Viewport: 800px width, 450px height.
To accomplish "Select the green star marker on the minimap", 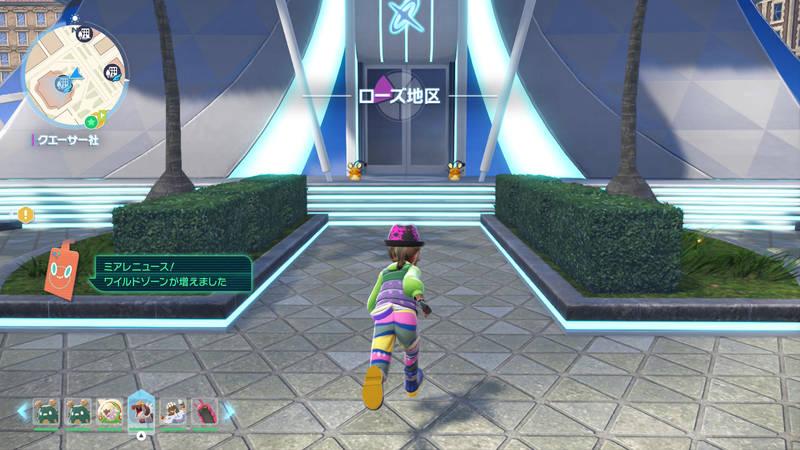I will coord(91,122).
